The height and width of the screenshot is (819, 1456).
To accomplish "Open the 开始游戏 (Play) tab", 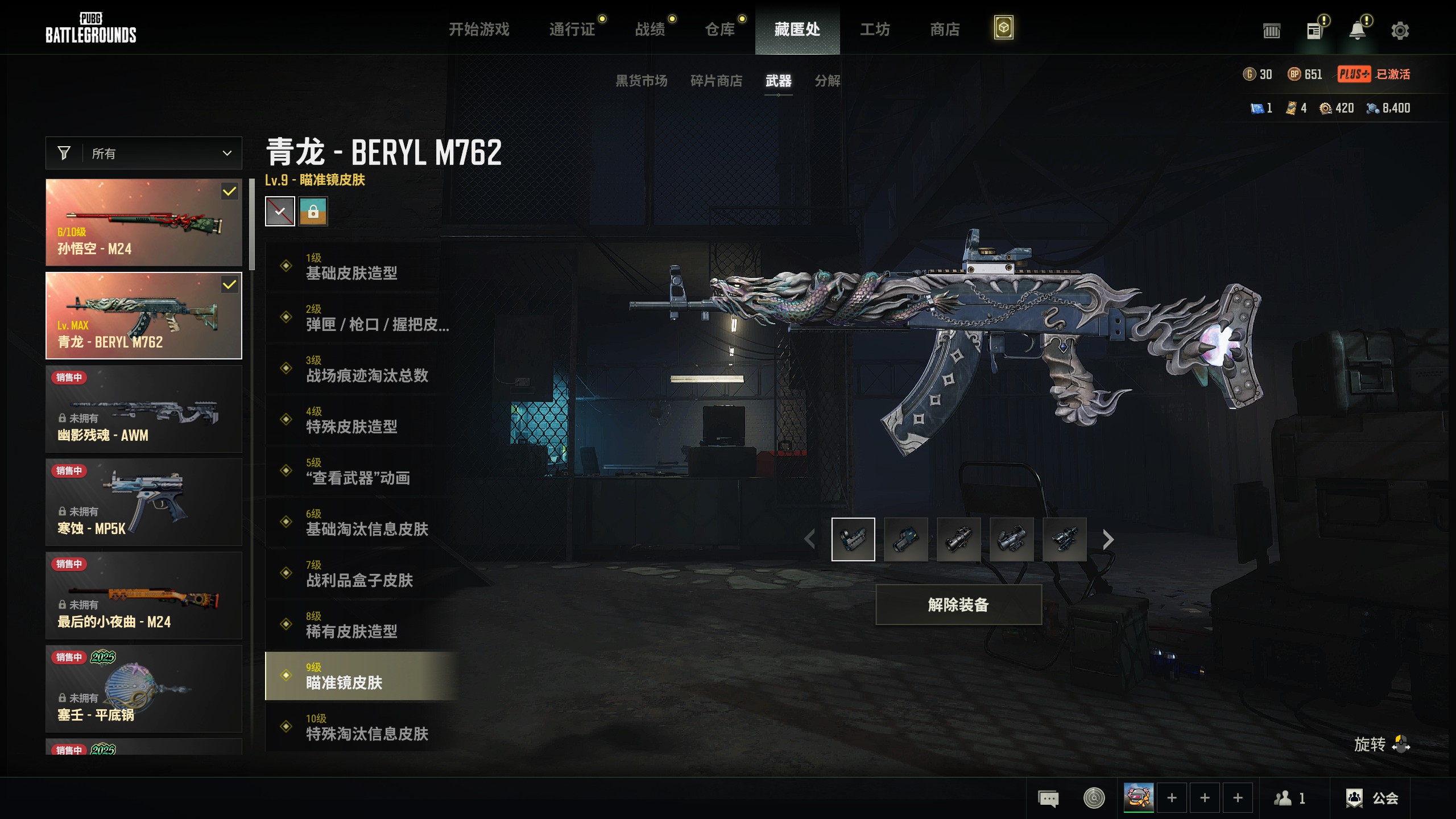I will point(479,29).
